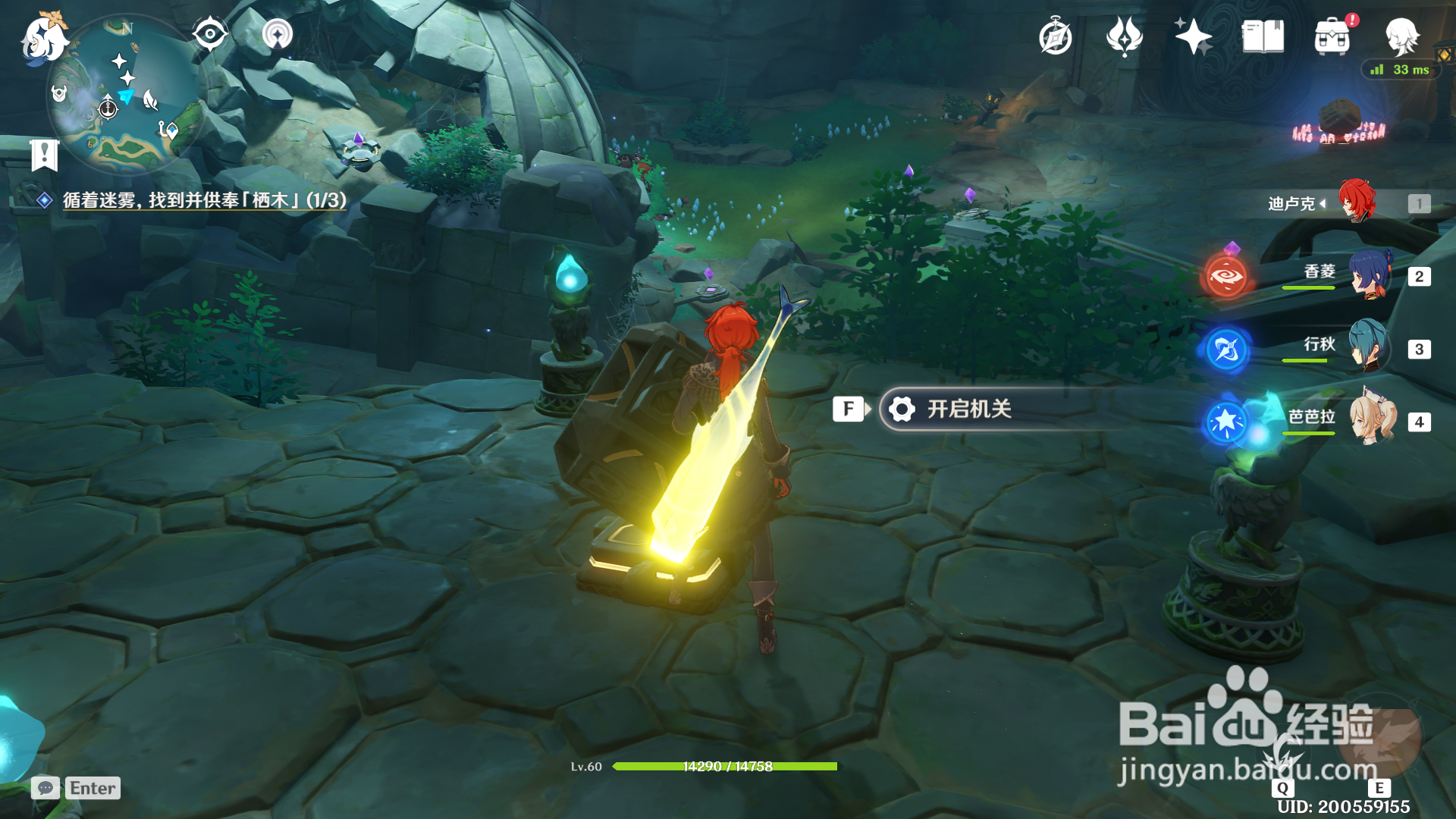This screenshot has width=1456, height=819.
Task: Open the chat speech bubble
Action: (45, 788)
